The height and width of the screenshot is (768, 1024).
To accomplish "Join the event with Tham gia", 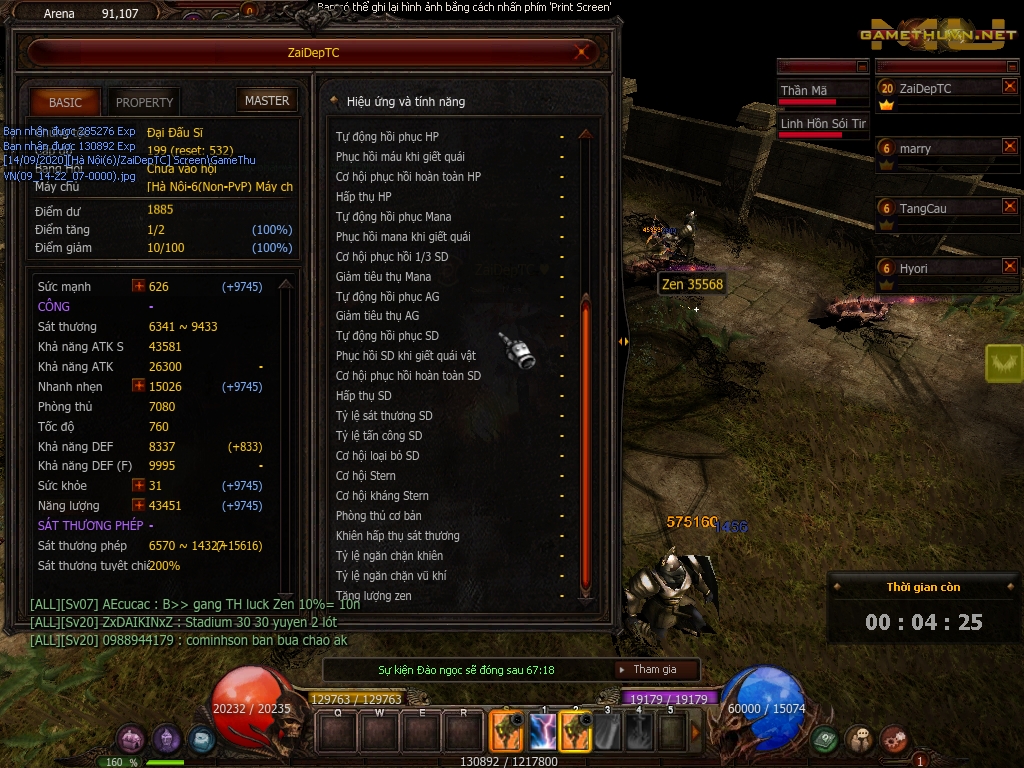I will 655,670.
